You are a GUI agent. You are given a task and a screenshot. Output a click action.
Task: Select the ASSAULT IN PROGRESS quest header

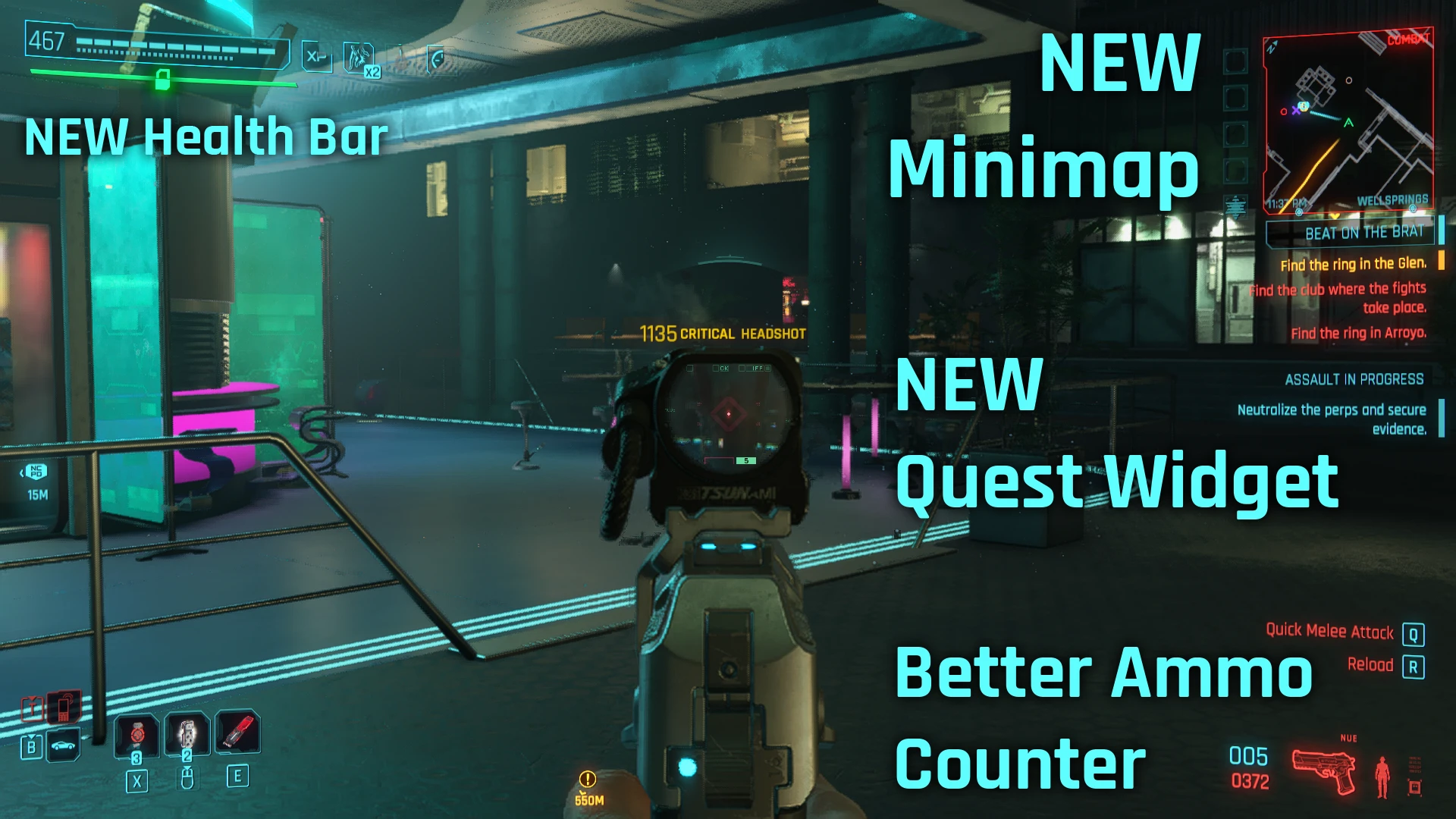1355,379
